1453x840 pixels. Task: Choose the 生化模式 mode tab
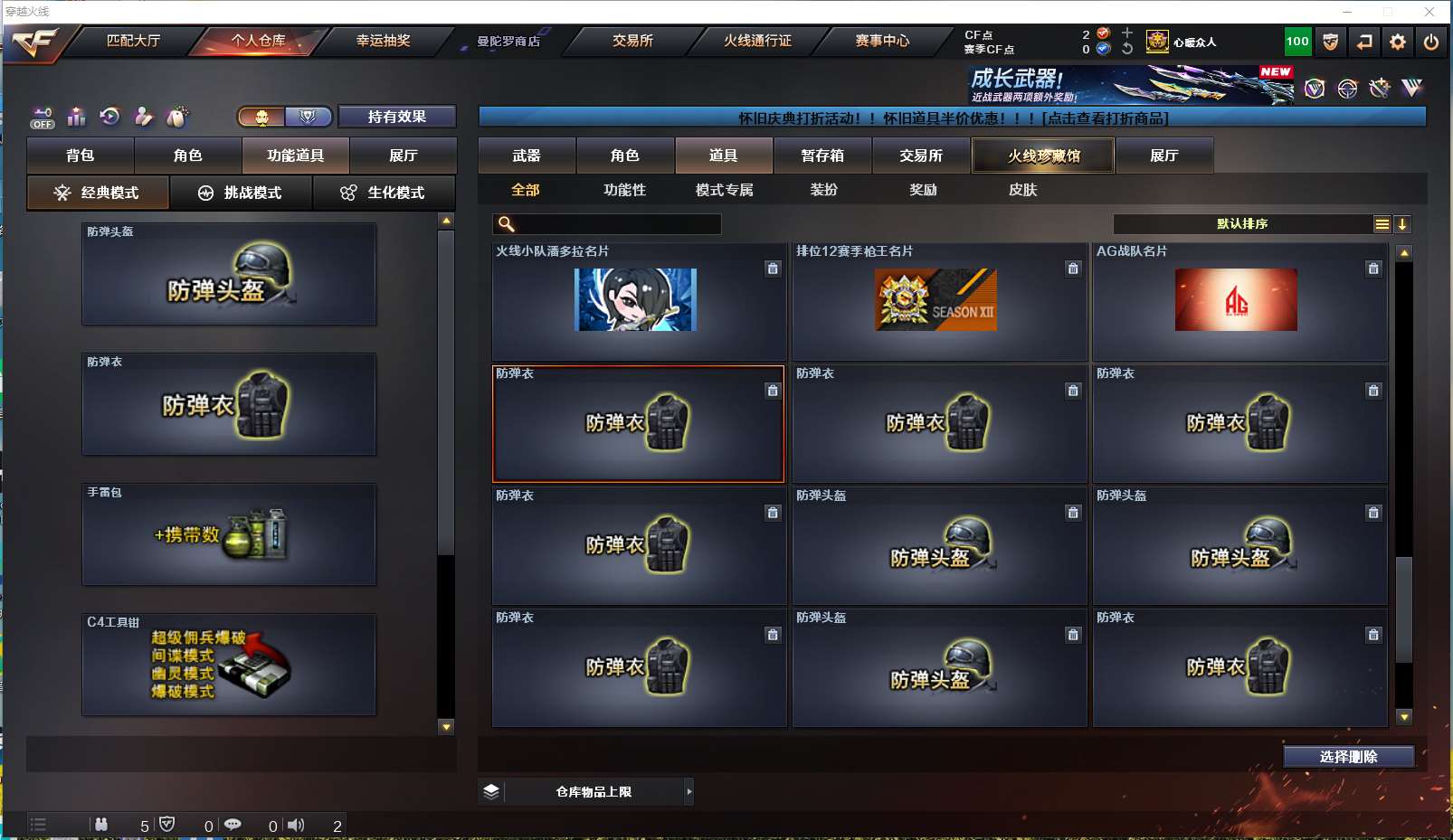(x=384, y=193)
